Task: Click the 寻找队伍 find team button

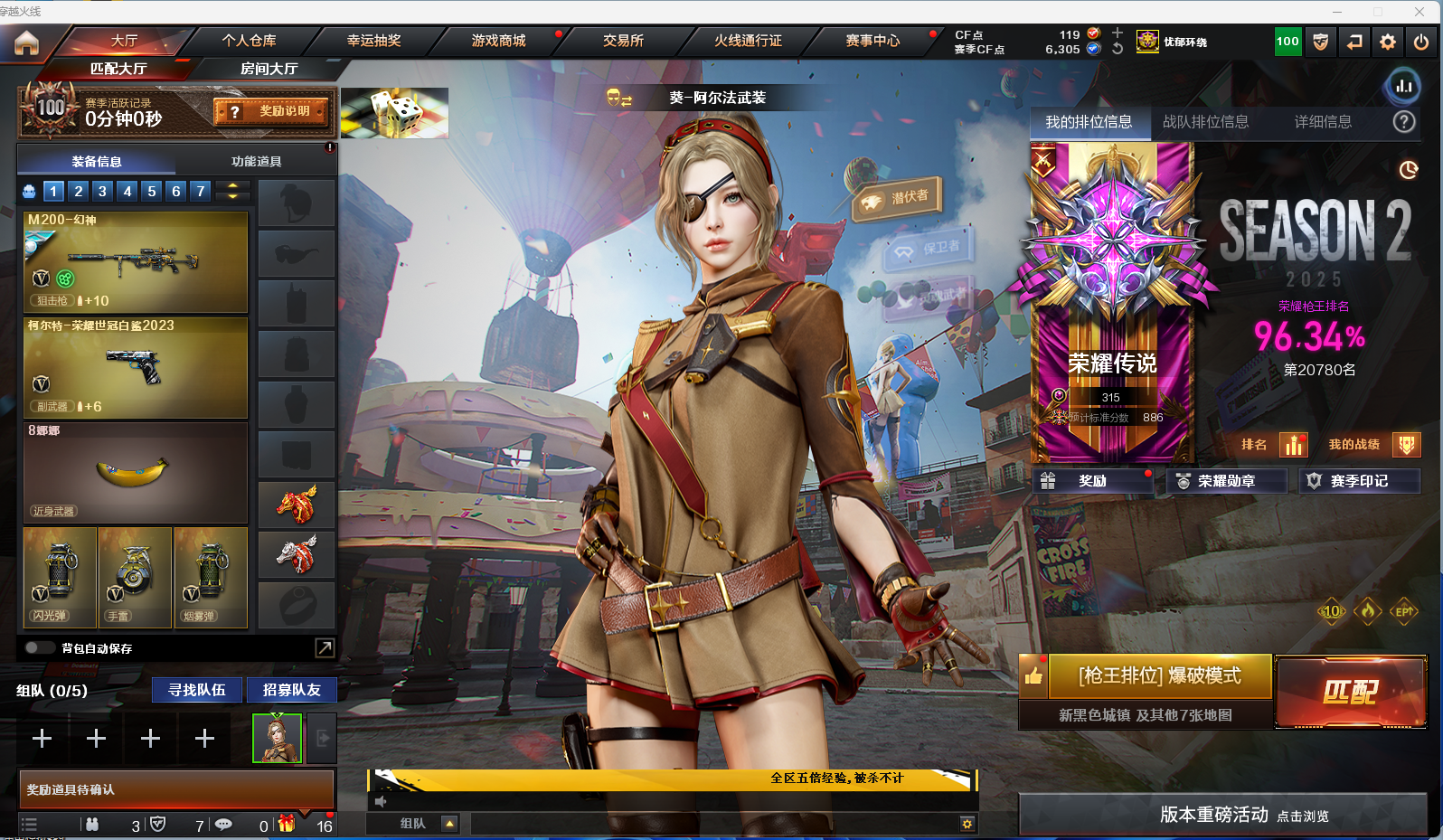Action: tap(196, 690)
